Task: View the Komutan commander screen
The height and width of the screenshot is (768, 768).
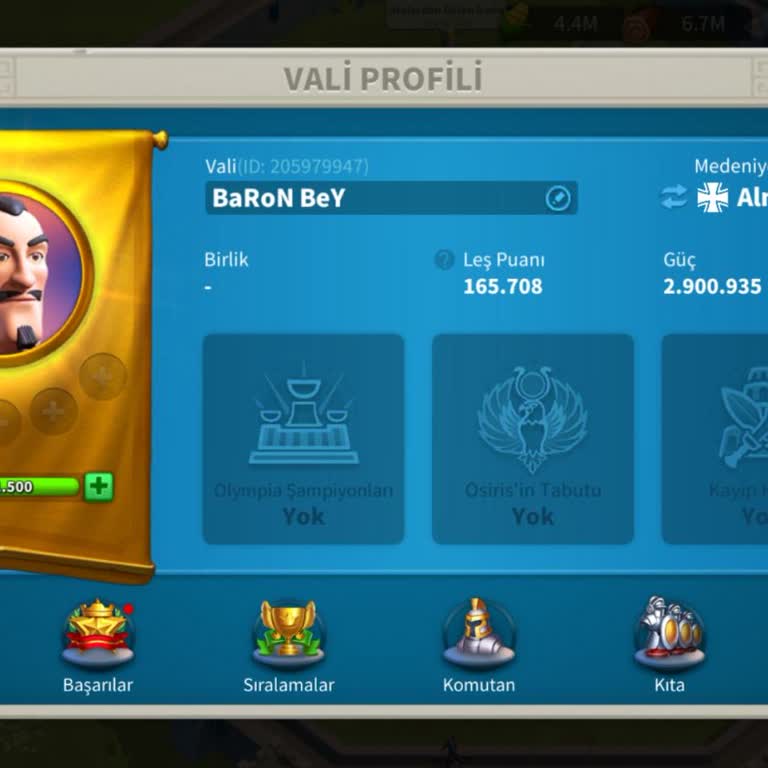Action: pyautogui.click(x=479, y=637)
